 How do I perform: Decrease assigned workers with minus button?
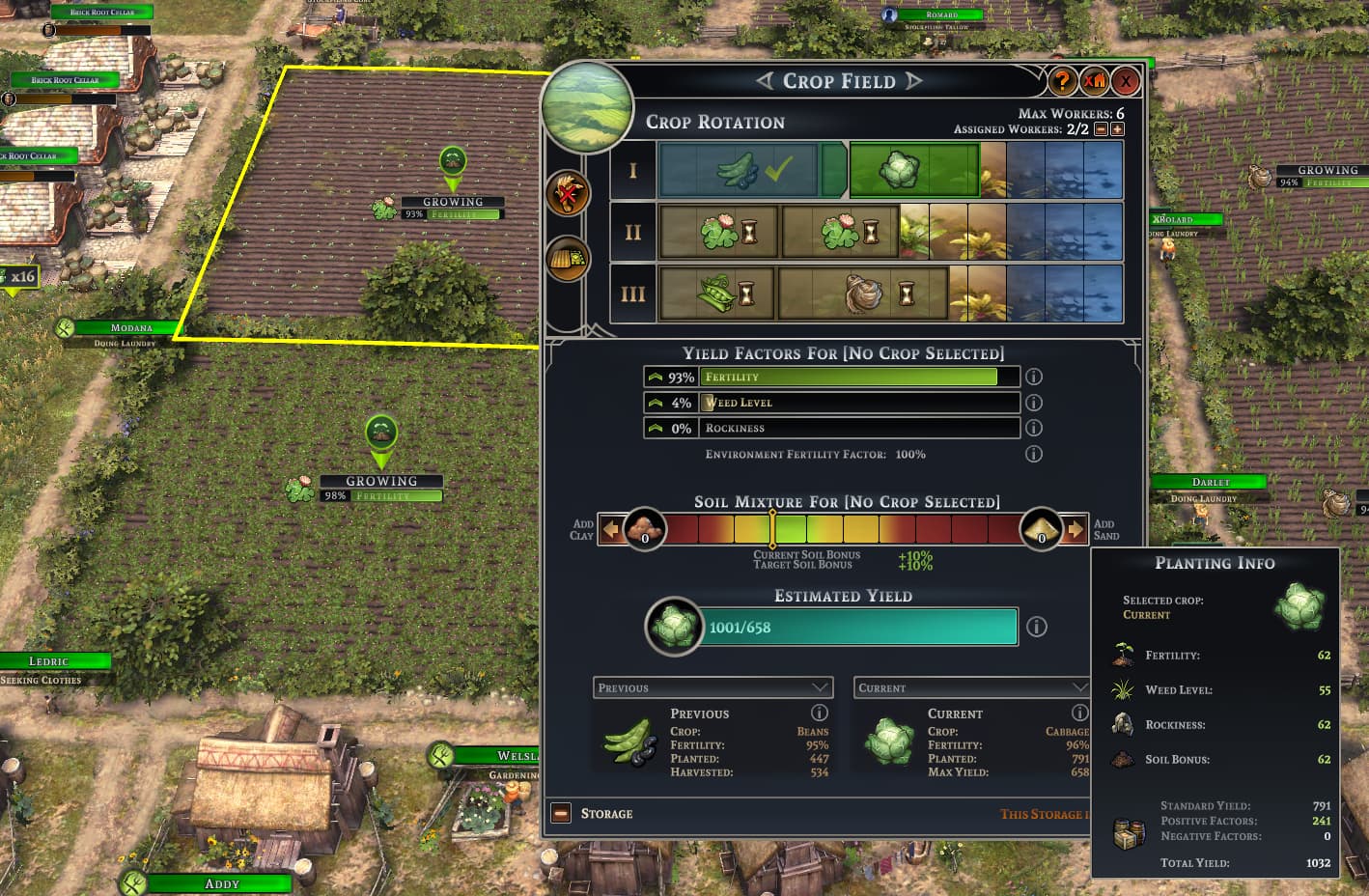(1102, 129)
